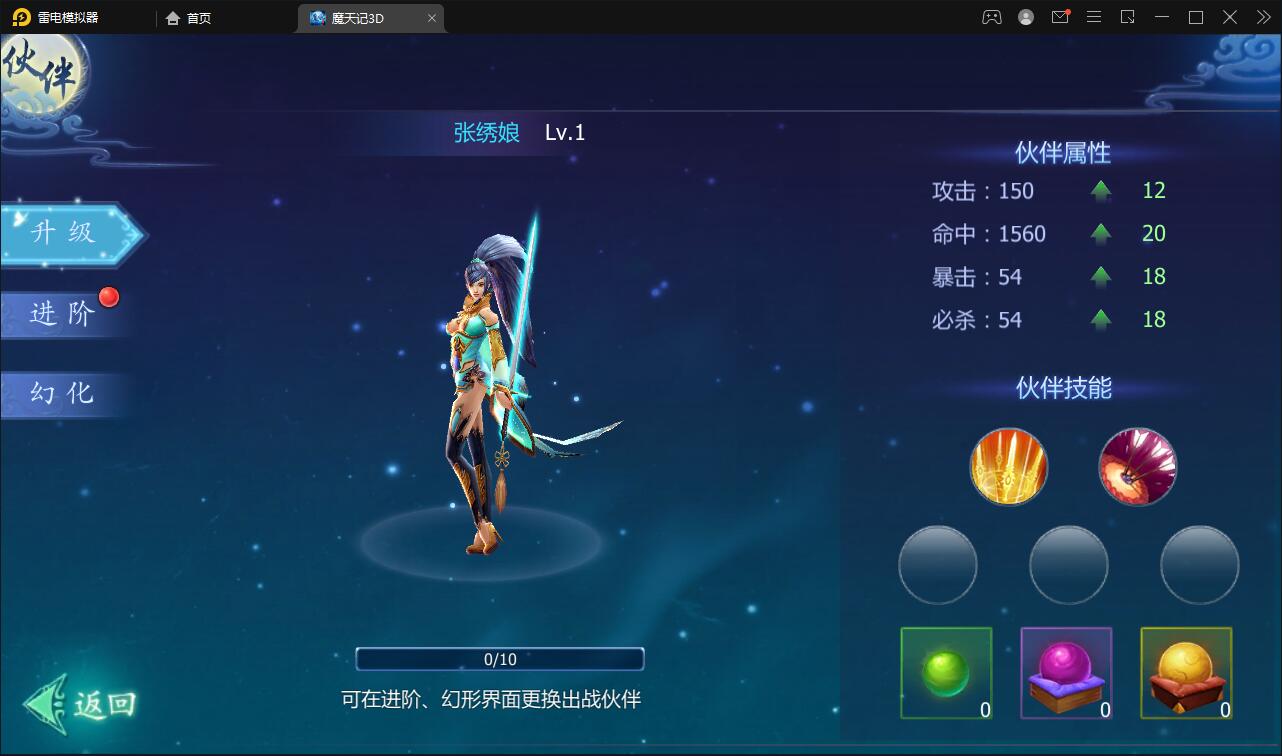Activate the purple fan companion skill
This screenshot has height=756, width=1282.
pyautogui.click(x=1137, y=466)
